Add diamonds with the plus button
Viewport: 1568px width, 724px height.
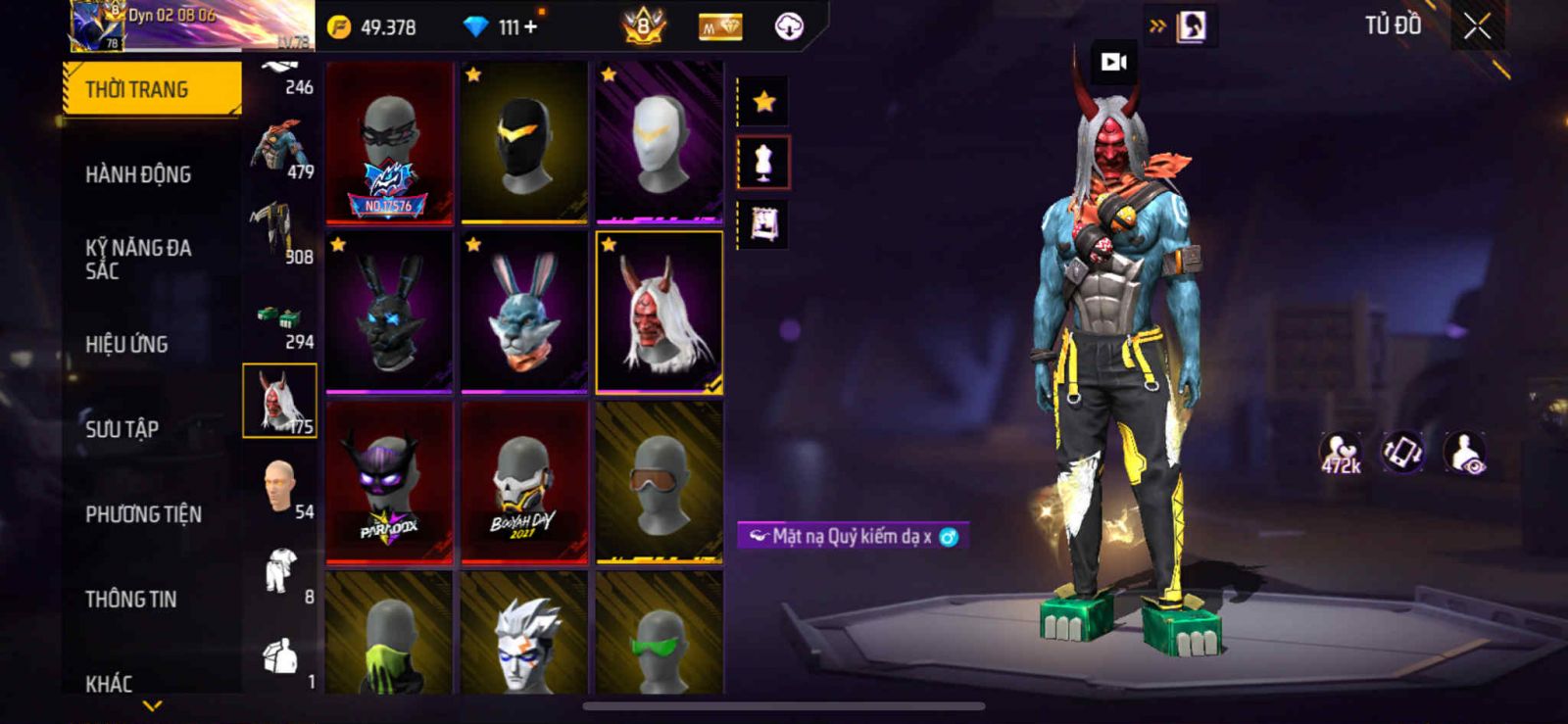coord(531,26)
